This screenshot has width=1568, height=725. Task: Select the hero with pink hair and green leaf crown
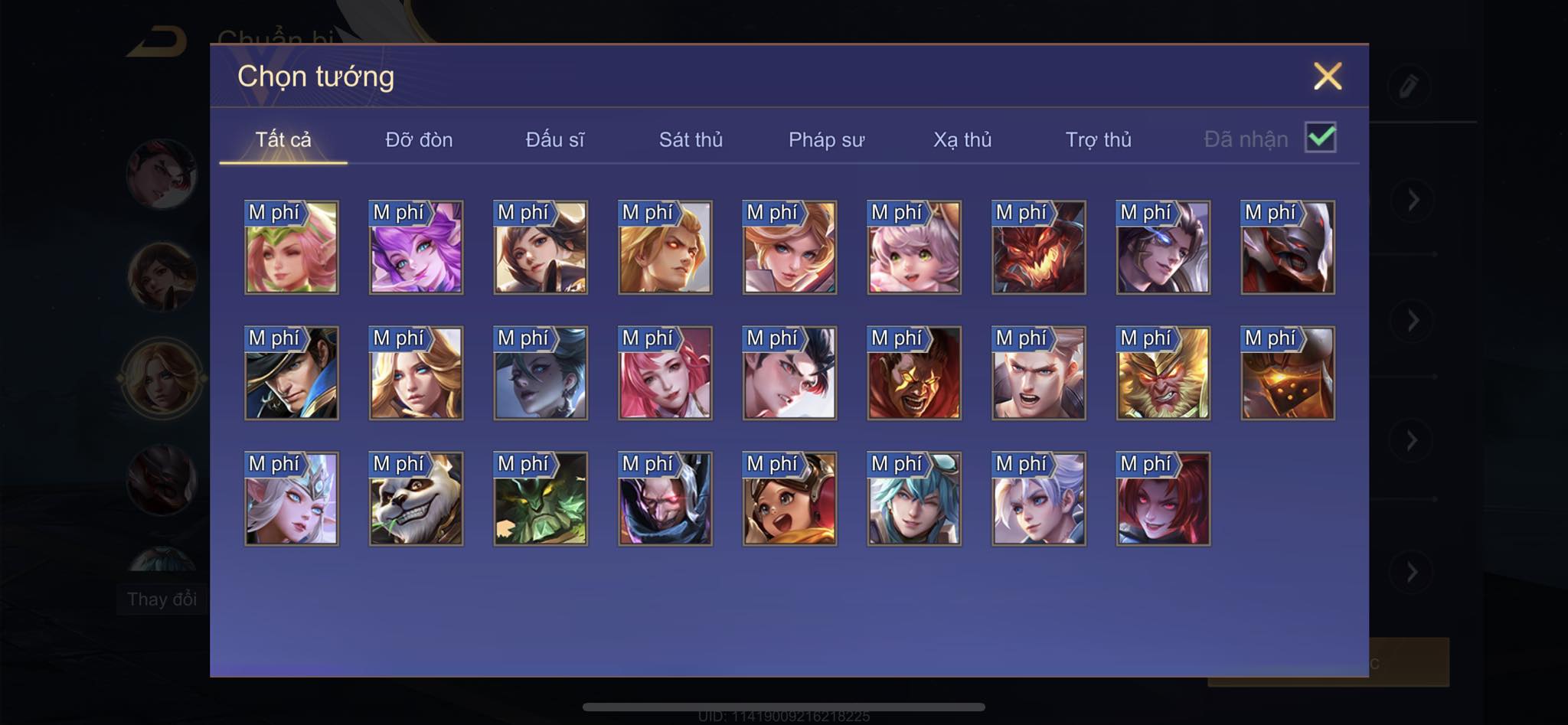click(x=292, y=248)
